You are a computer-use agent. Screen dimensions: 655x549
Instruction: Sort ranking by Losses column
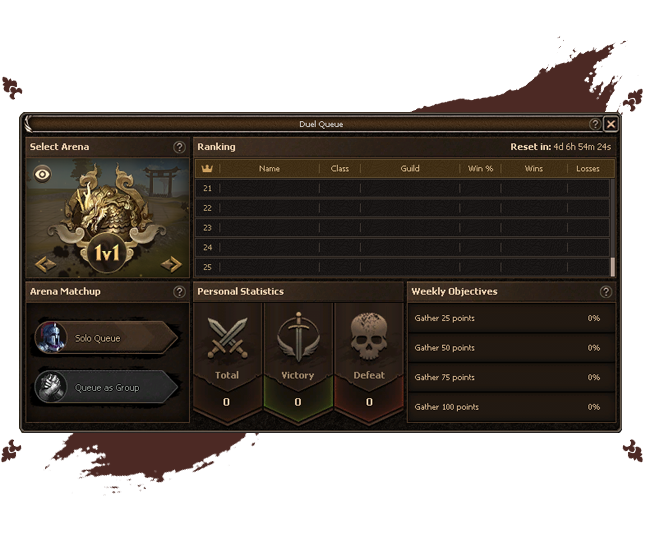click(588, 169)
